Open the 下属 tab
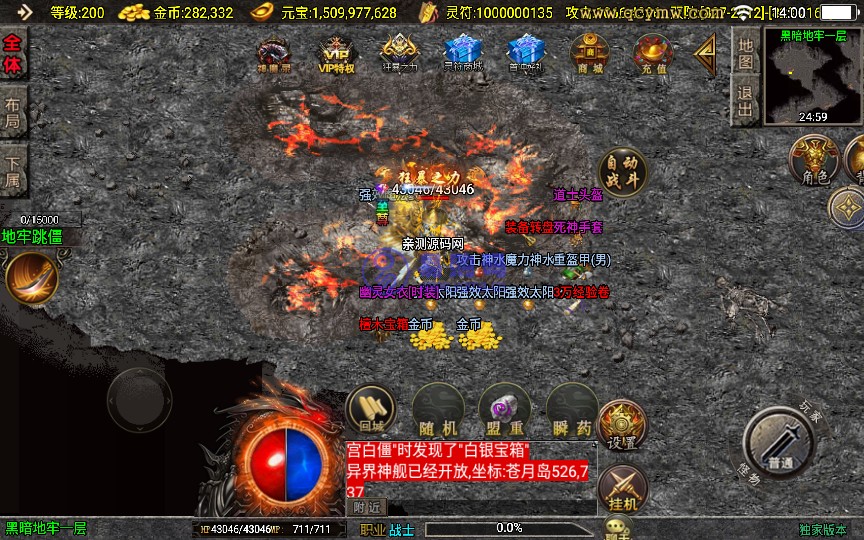The height and width of the screenshot is (540, 864). [13, 170]
